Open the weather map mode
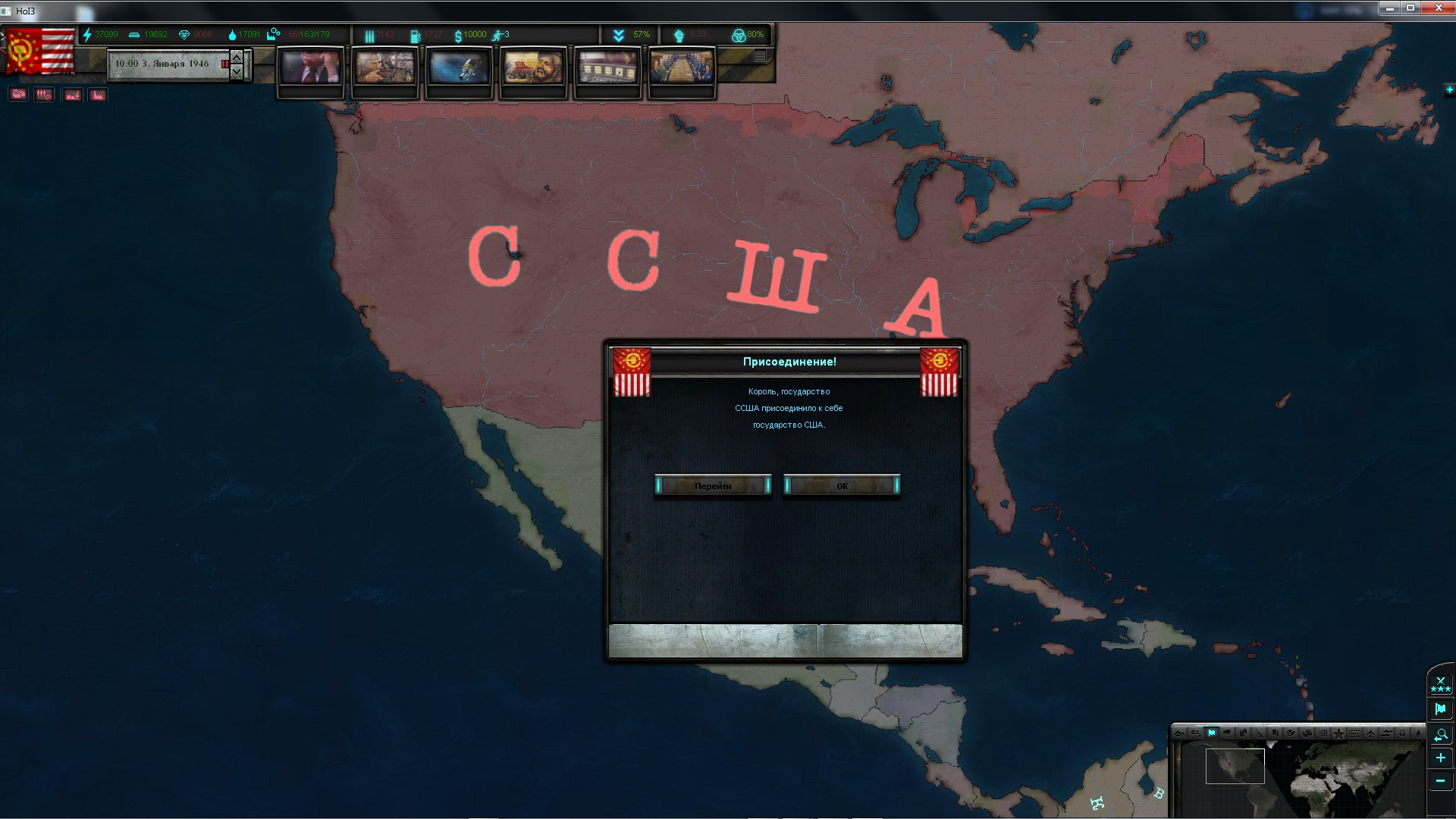Image resolution: width=1456 pixels, height=819 pixels. (x=1227, y=734)
